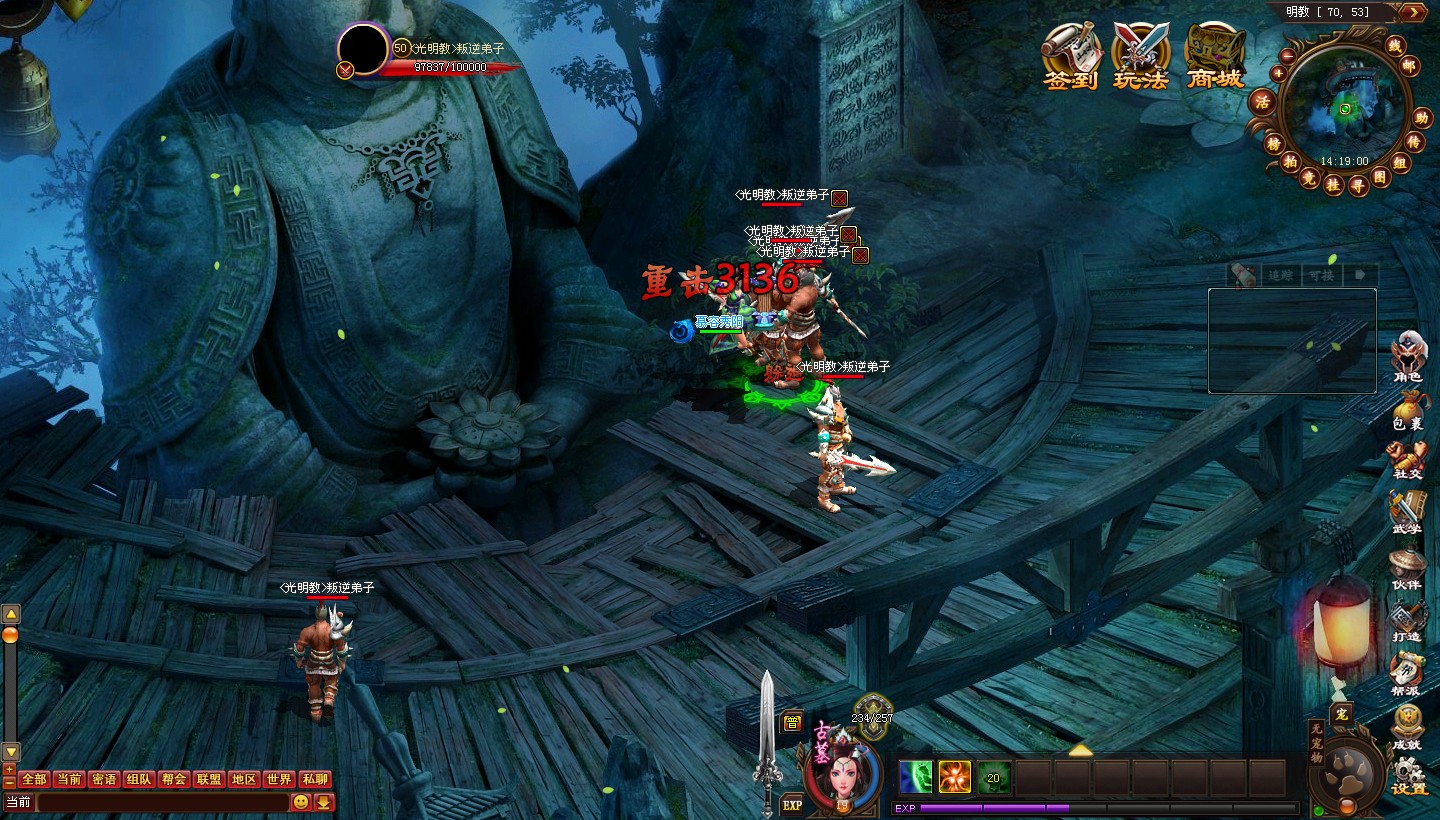
Task: Open the 签到 daily sign-in scroll
Action: coord(1071,56)
